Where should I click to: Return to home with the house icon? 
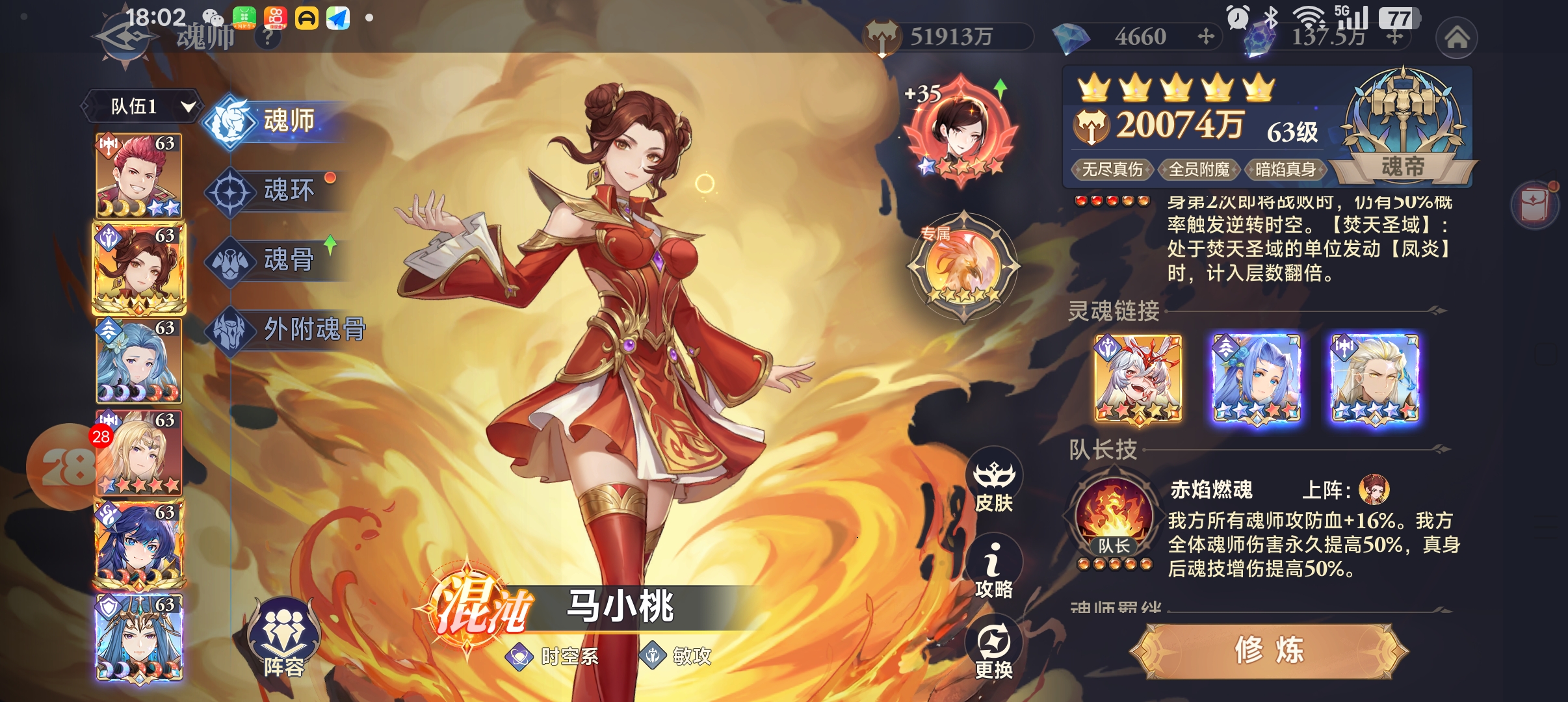click(1456, 38)
